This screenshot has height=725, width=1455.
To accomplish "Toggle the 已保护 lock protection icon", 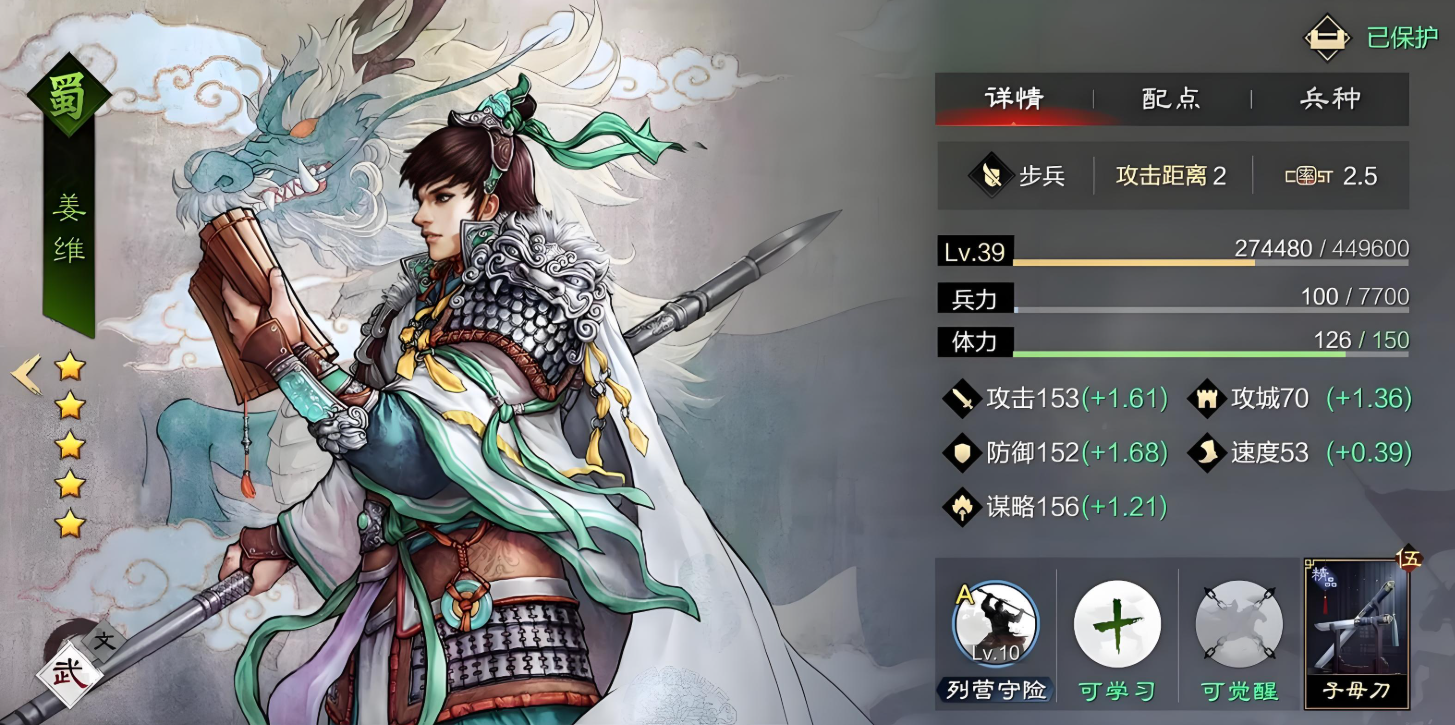I will coord(1328,38).
